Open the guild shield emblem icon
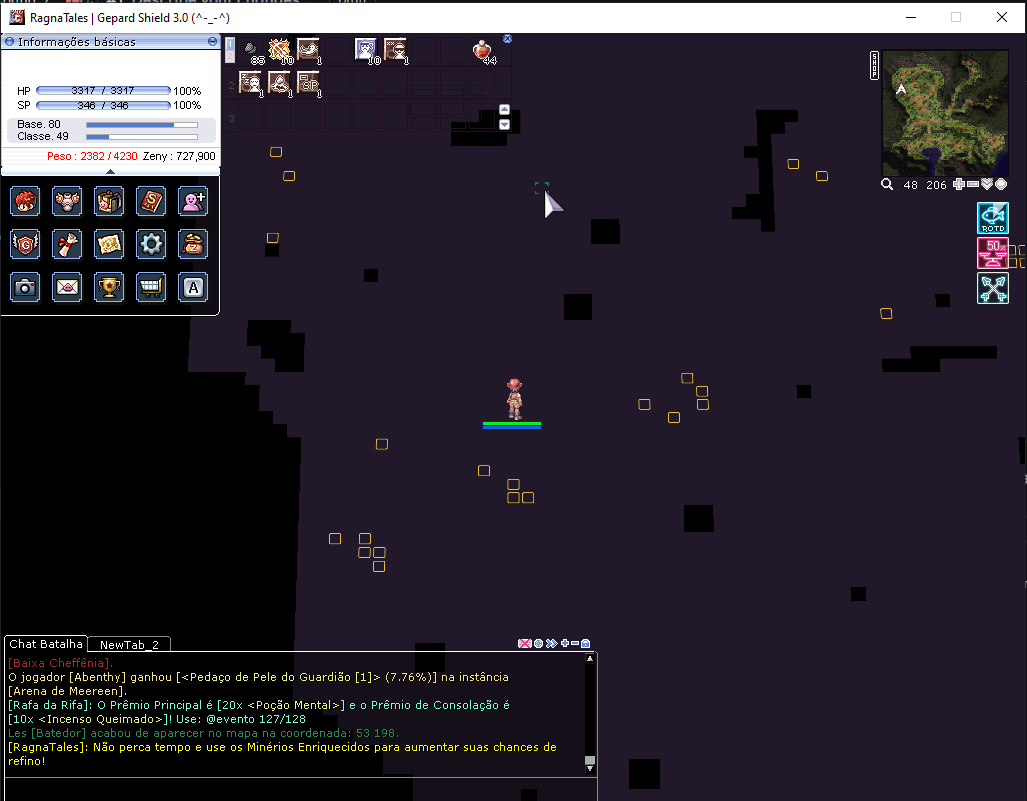Image resolution: width=1027 pixels, height=801 pixels. click(25, 244)
